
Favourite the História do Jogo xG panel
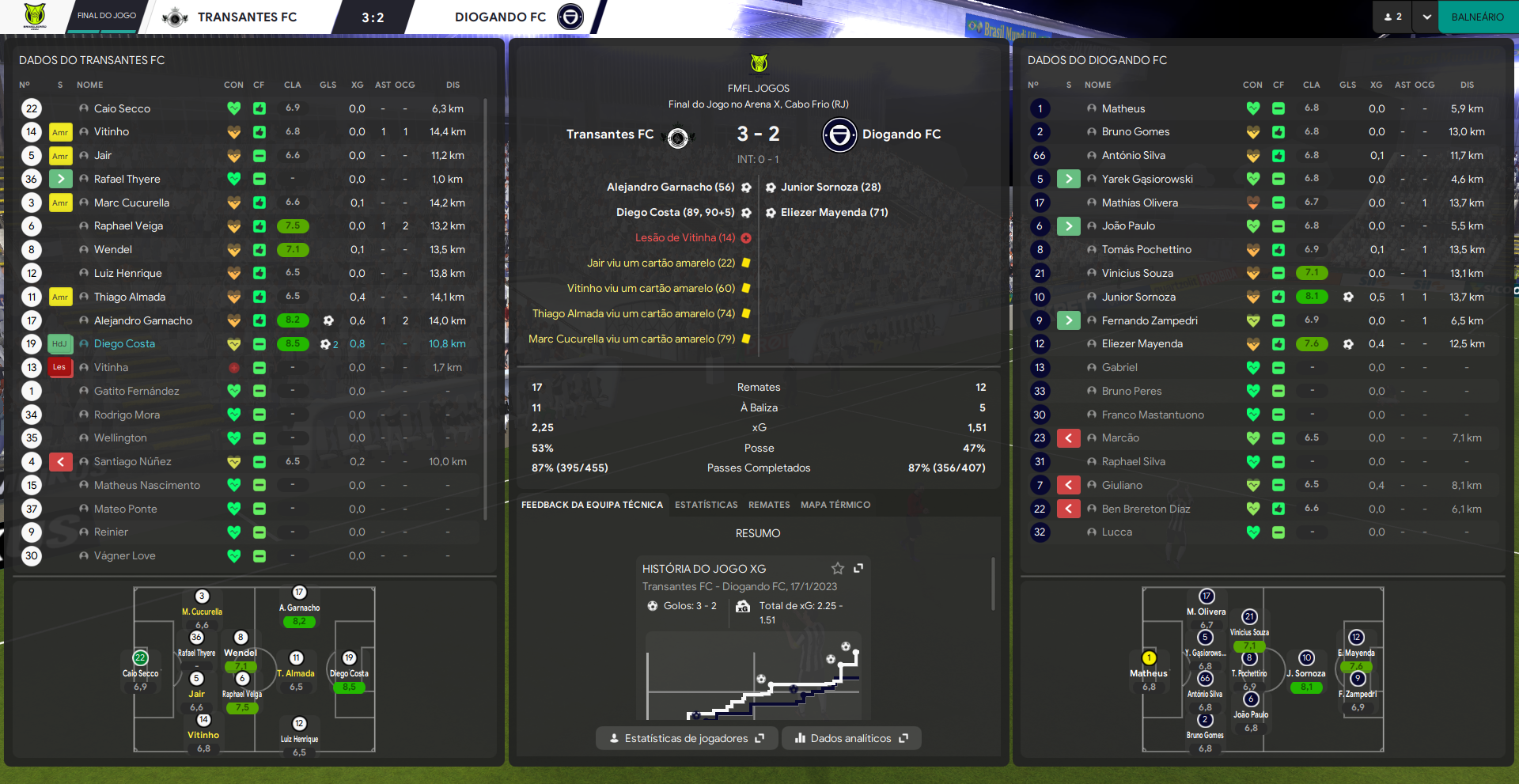click(x=838, y=568)
